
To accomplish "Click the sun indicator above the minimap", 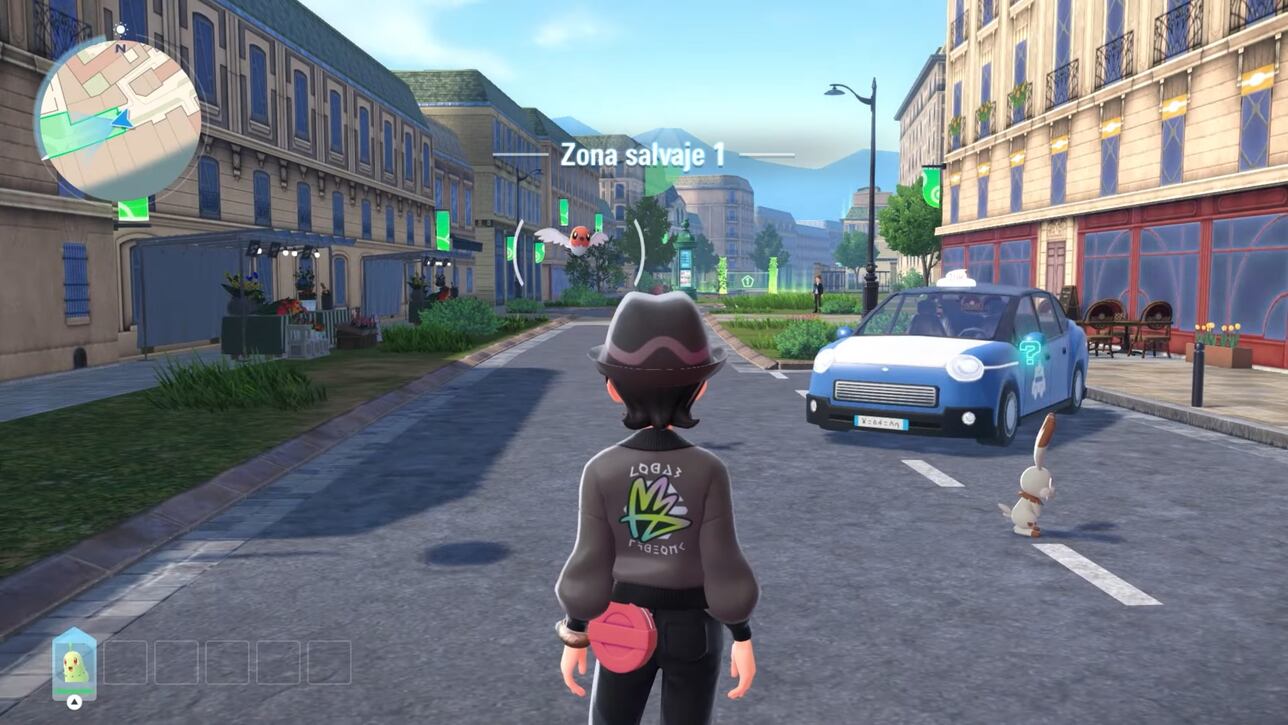I will (x=121, y=29).
